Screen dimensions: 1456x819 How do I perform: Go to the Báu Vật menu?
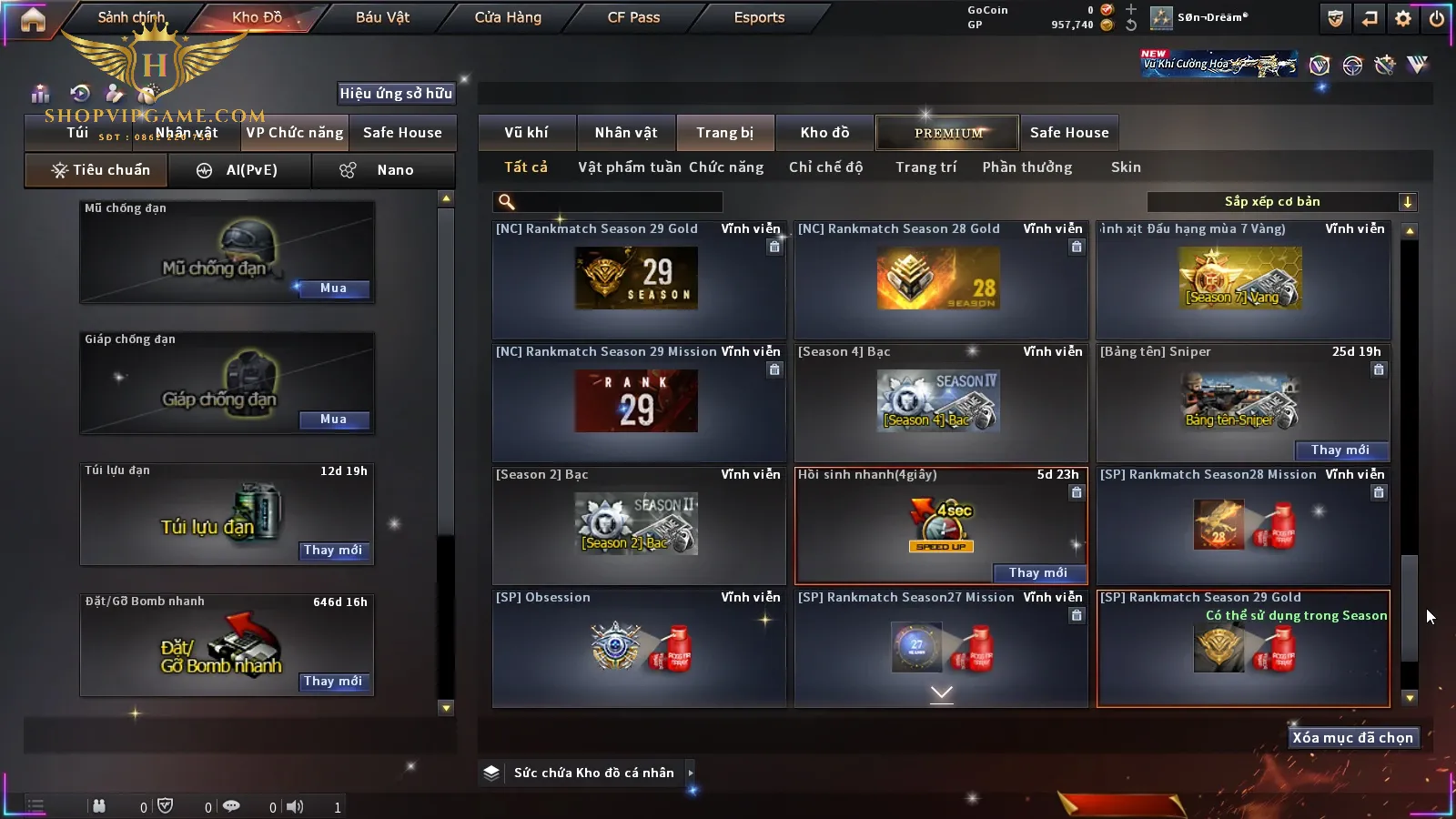[x=382, y=17]
